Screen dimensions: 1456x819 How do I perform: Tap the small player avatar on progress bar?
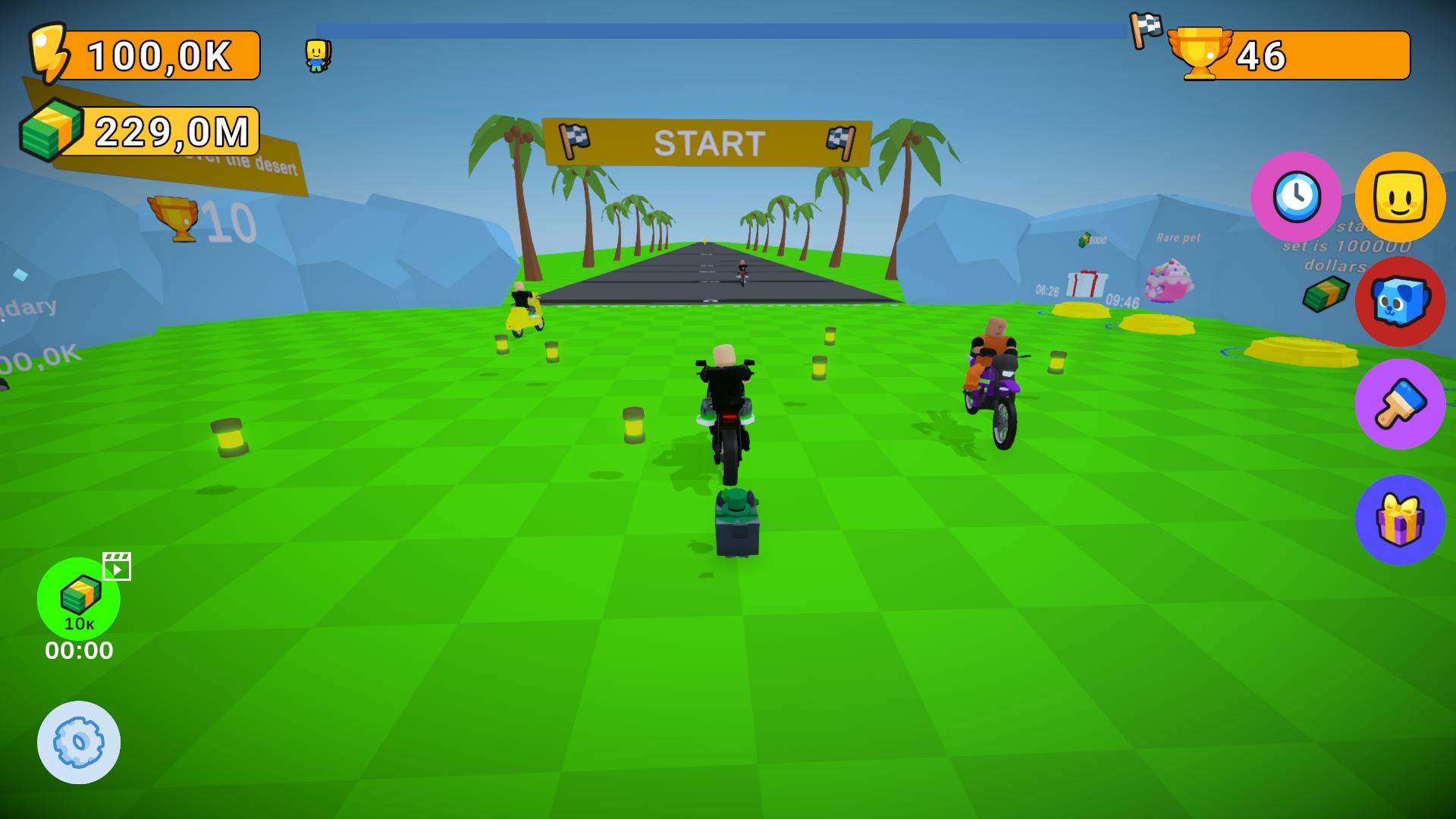pyautogui.click(x=318, y=57)
